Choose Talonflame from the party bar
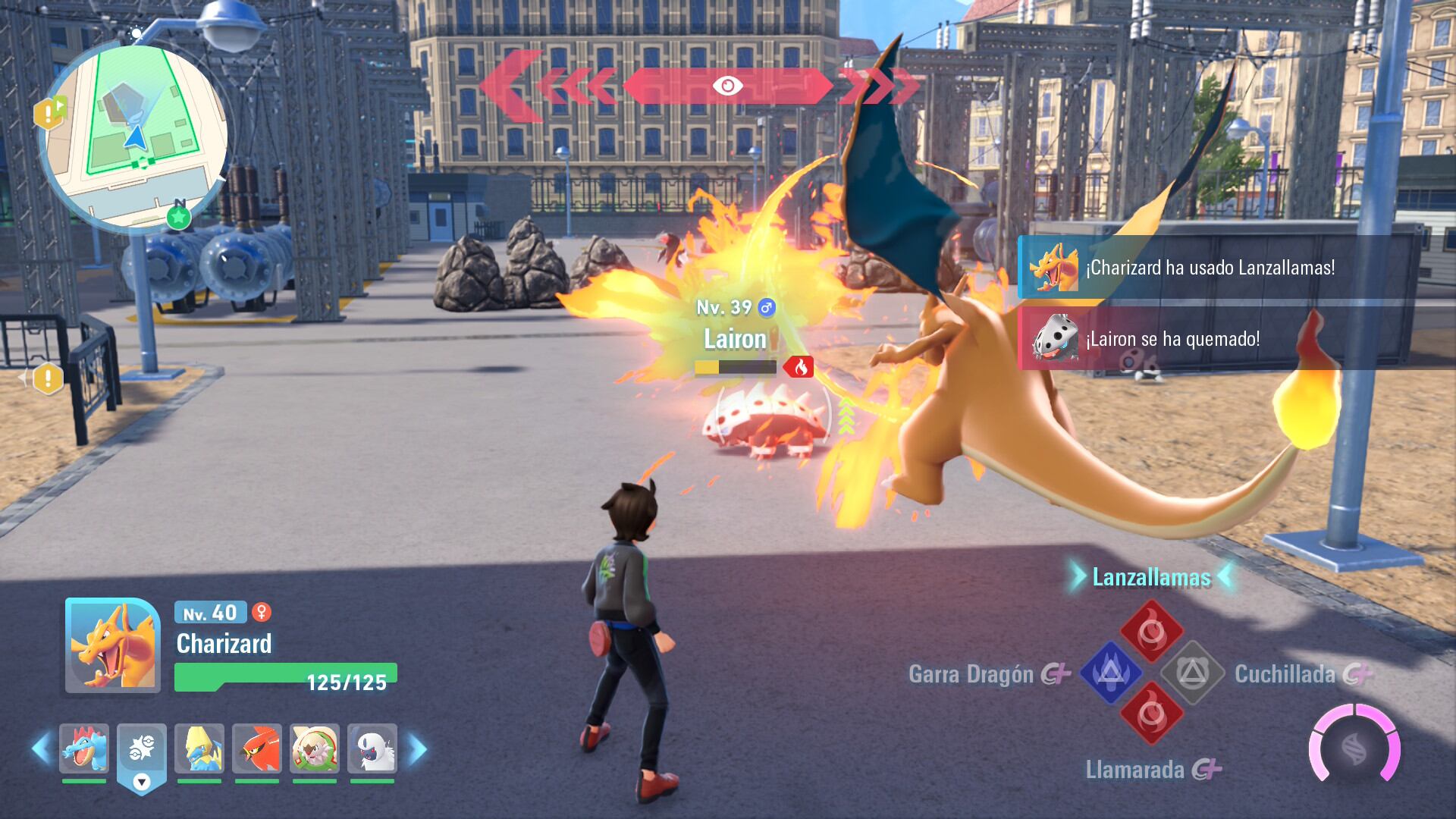This screenshot has height=819, width=1456. coord(257,748)
